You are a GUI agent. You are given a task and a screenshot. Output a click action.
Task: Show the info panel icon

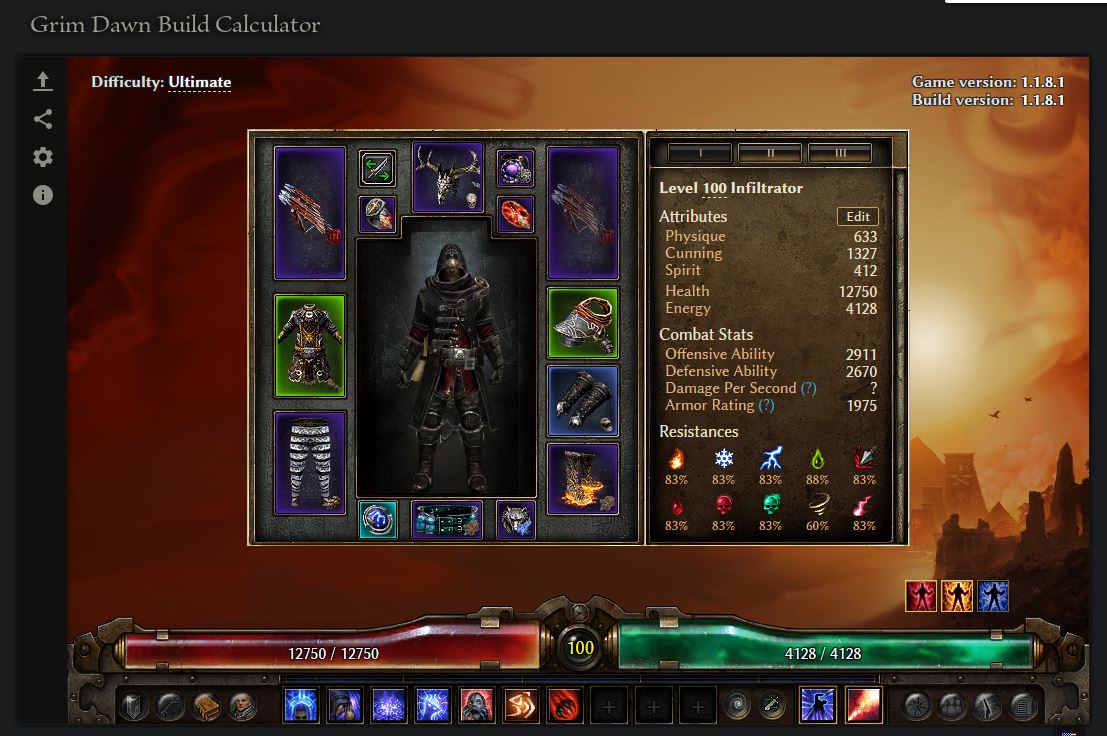point(42,195)
